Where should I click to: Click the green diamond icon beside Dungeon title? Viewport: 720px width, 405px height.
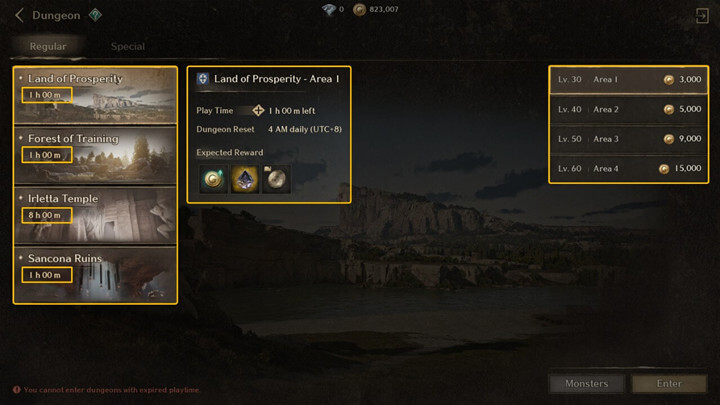pyautogui.click(x=95, y=15)
